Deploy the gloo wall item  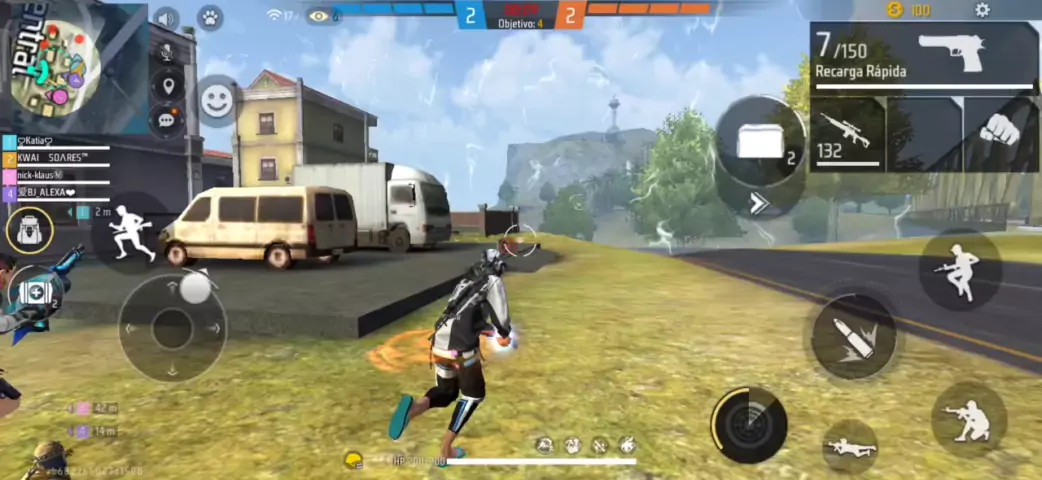762,142
